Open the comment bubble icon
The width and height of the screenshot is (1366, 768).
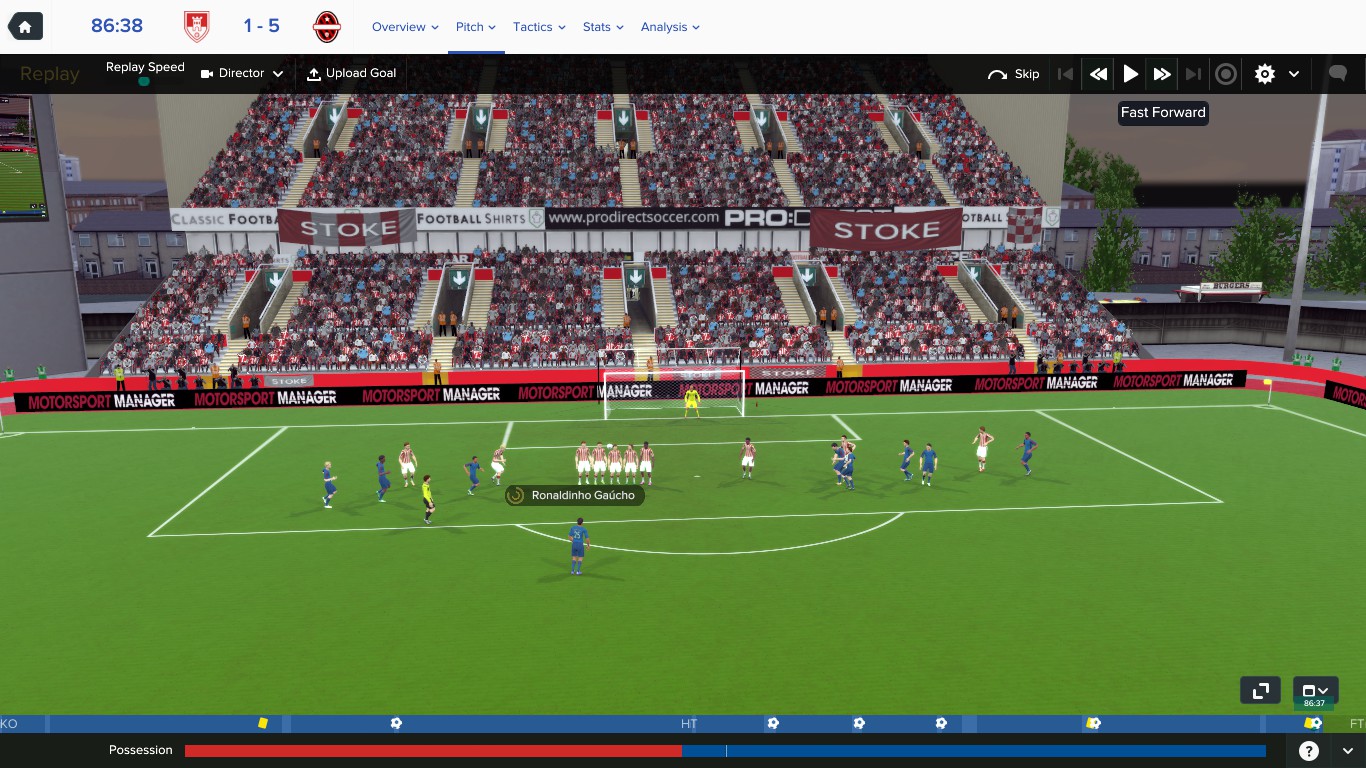pyautogui.click(x=1338, y=73)
